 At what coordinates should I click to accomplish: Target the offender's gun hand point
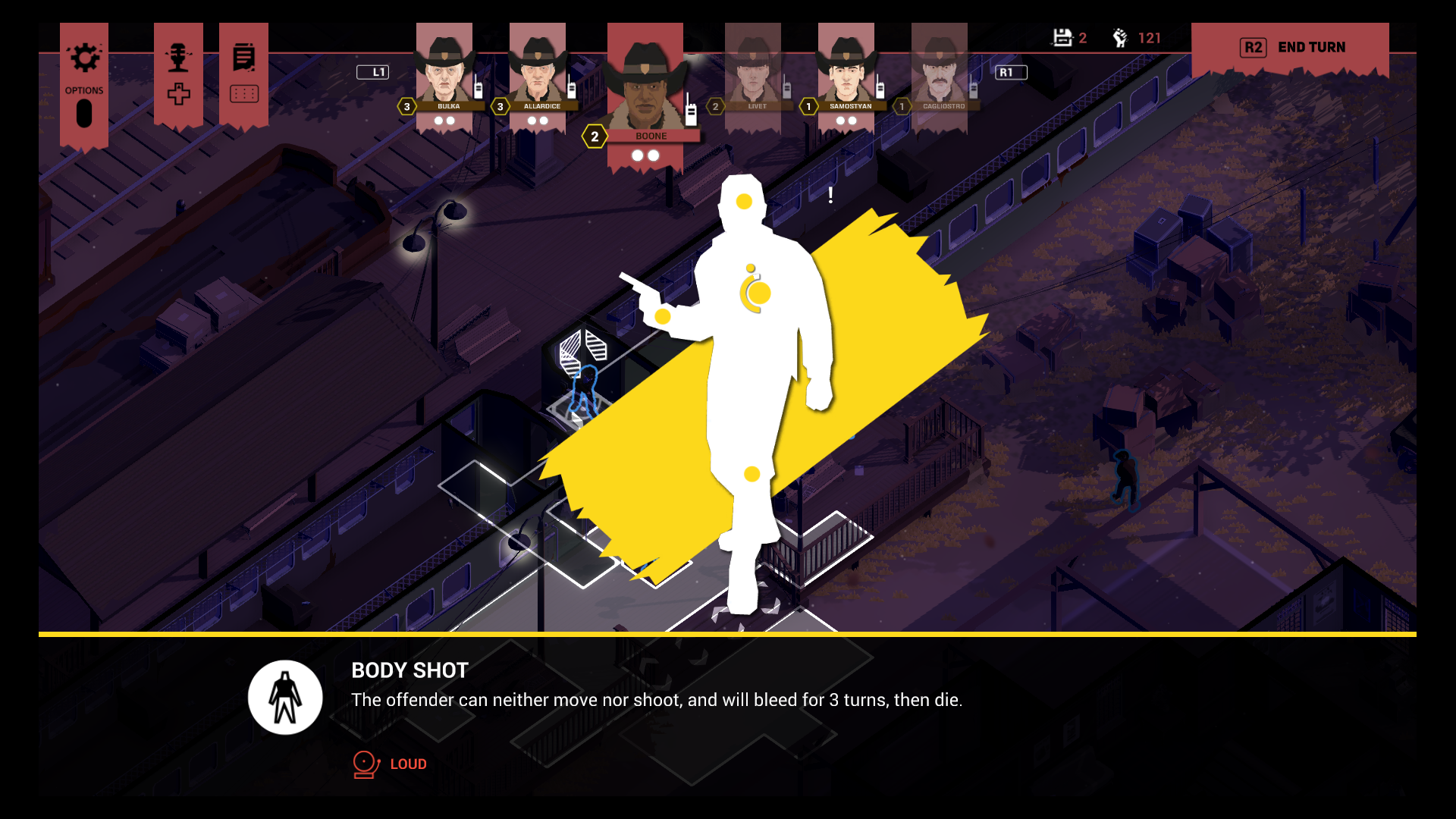(x=663, y=316)
